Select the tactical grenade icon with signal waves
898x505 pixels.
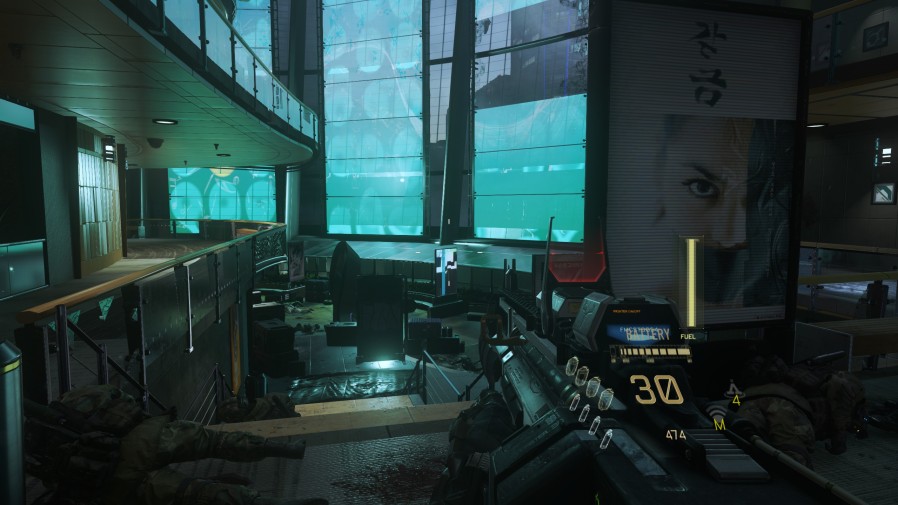coord(716,415)
